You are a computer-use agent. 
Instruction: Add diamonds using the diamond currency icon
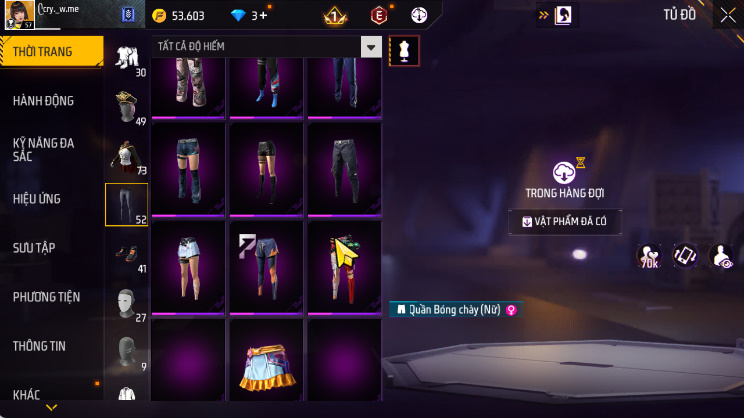(237, 16)
